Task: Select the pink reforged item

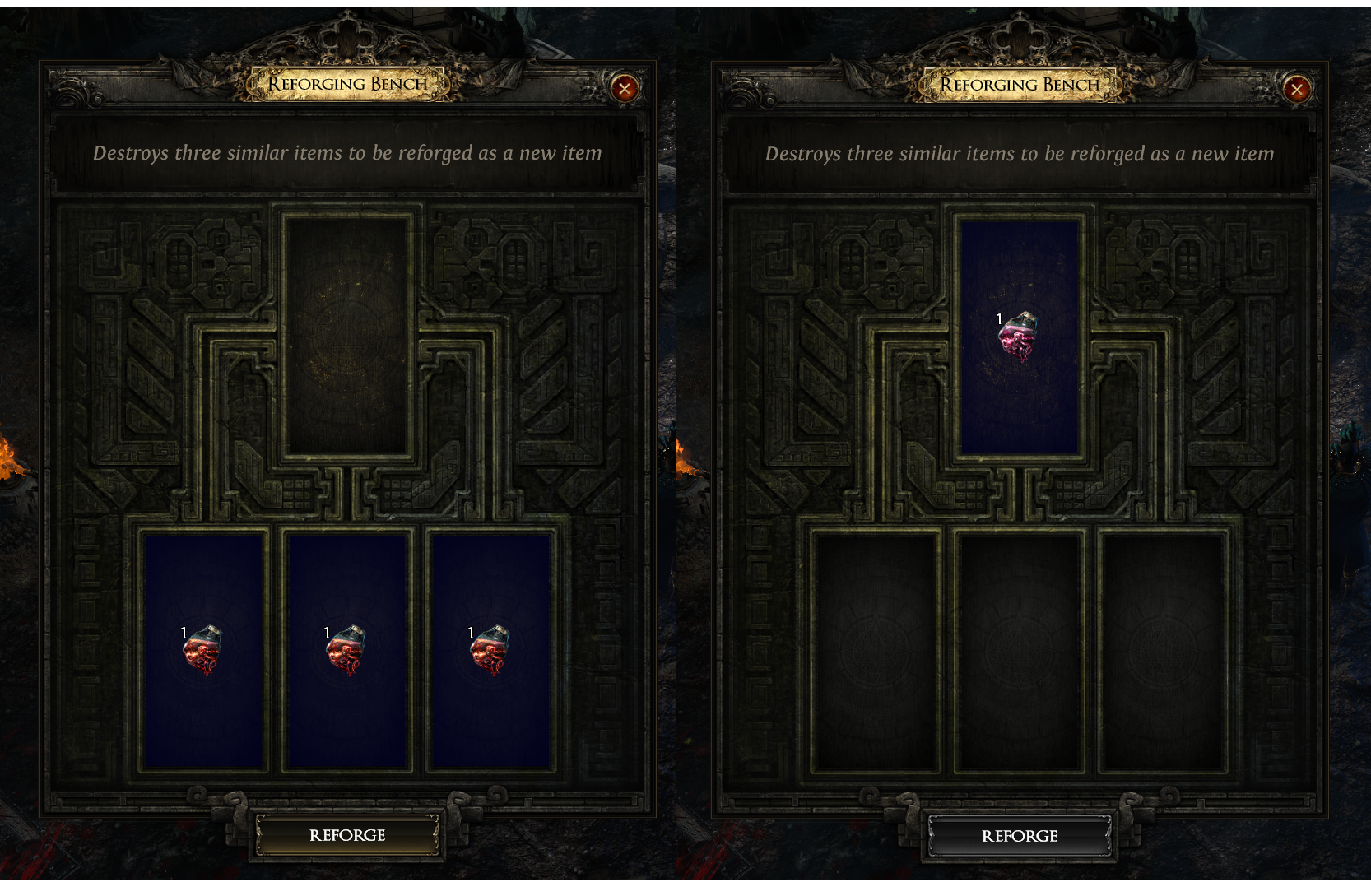Action: point(1019,337)
